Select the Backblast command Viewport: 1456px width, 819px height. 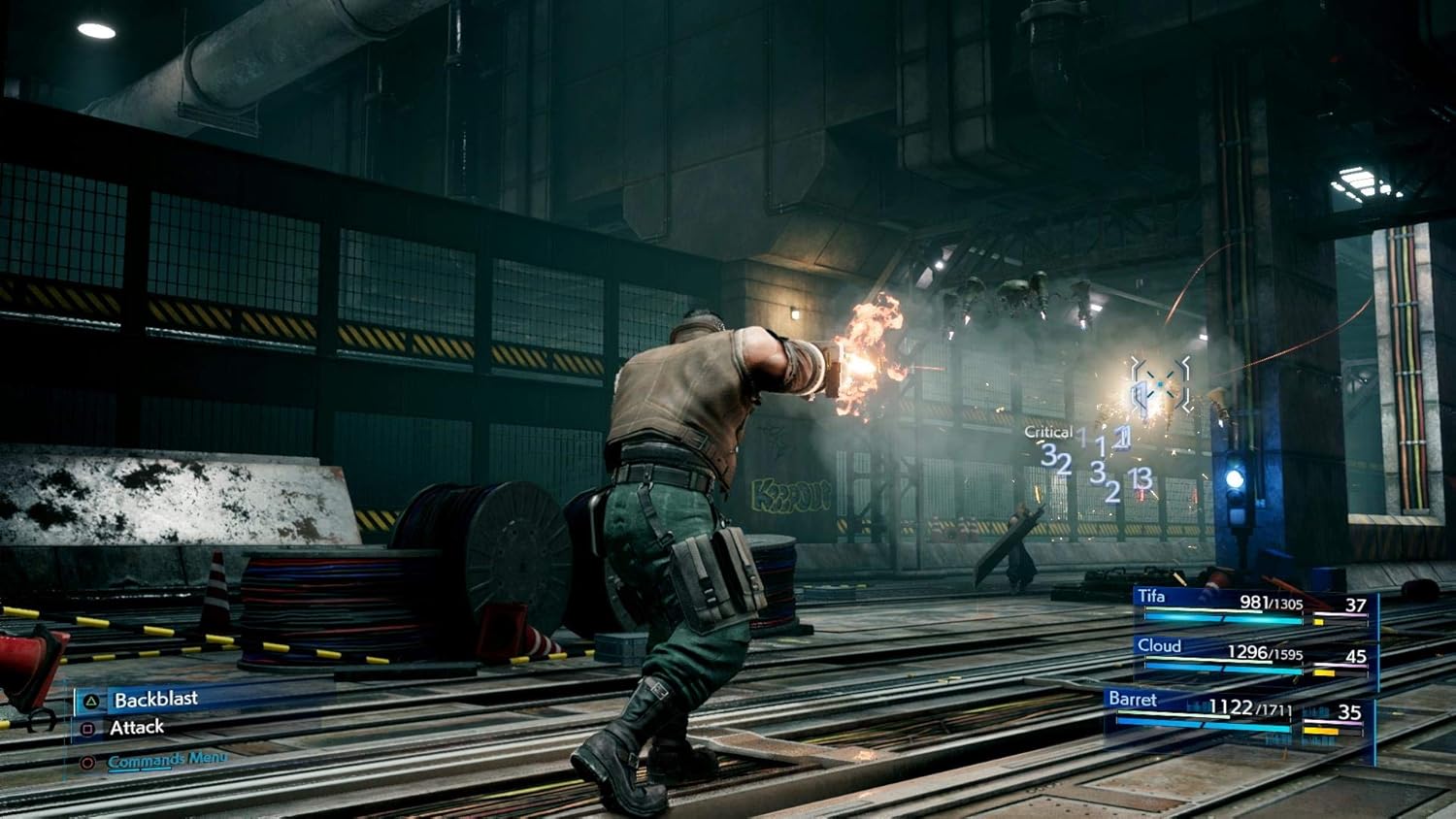pyautogui.click(x=155, y=700)
